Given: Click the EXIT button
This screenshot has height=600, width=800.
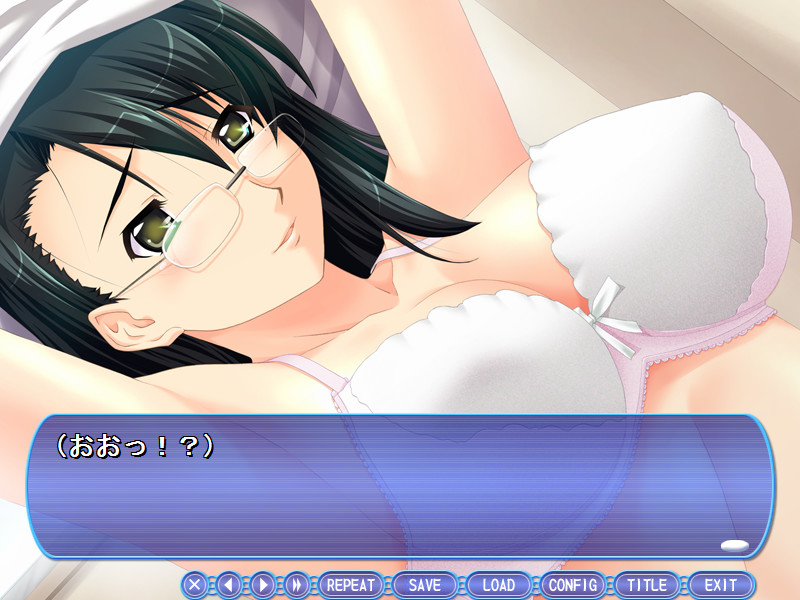Looking at the screenshot, I should point(720,585).
